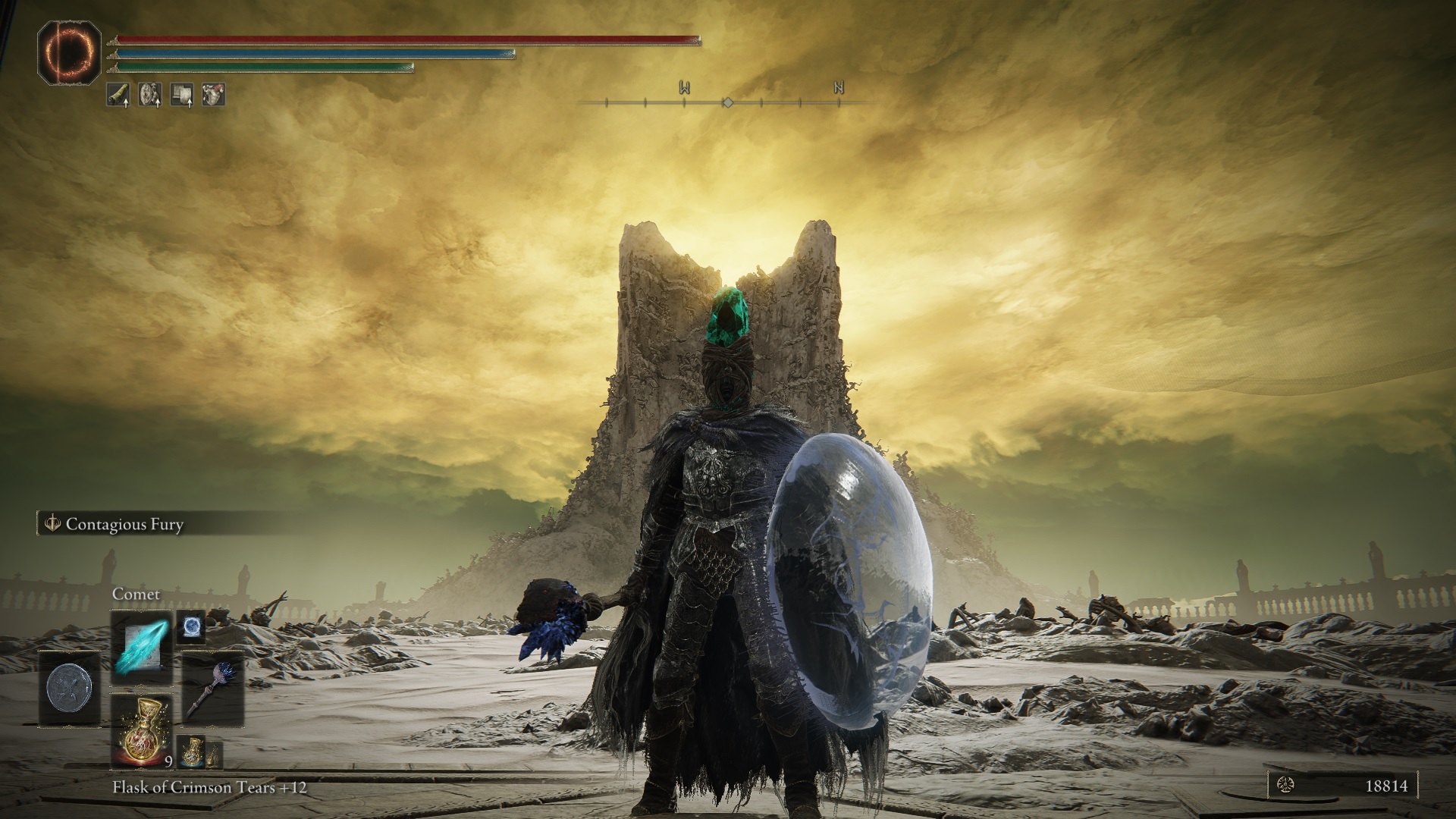
Task: Click the horn buff status icon
Action: tap(118, 95)
